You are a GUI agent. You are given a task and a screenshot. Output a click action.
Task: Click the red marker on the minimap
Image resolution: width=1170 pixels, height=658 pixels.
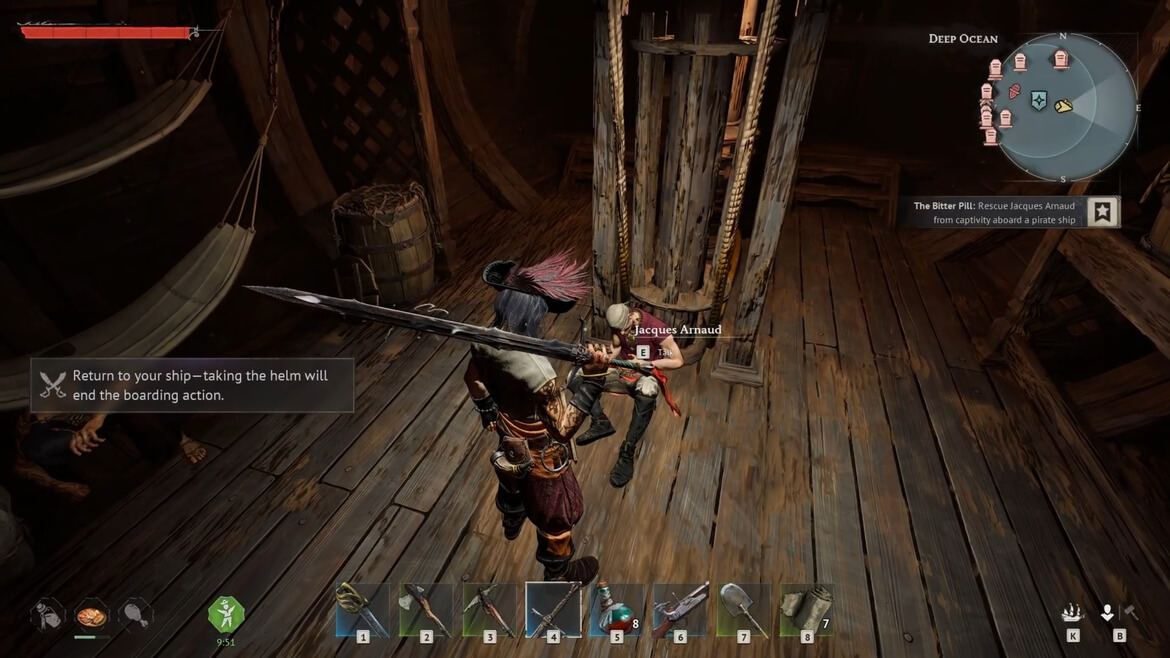tap(1014, 92)
